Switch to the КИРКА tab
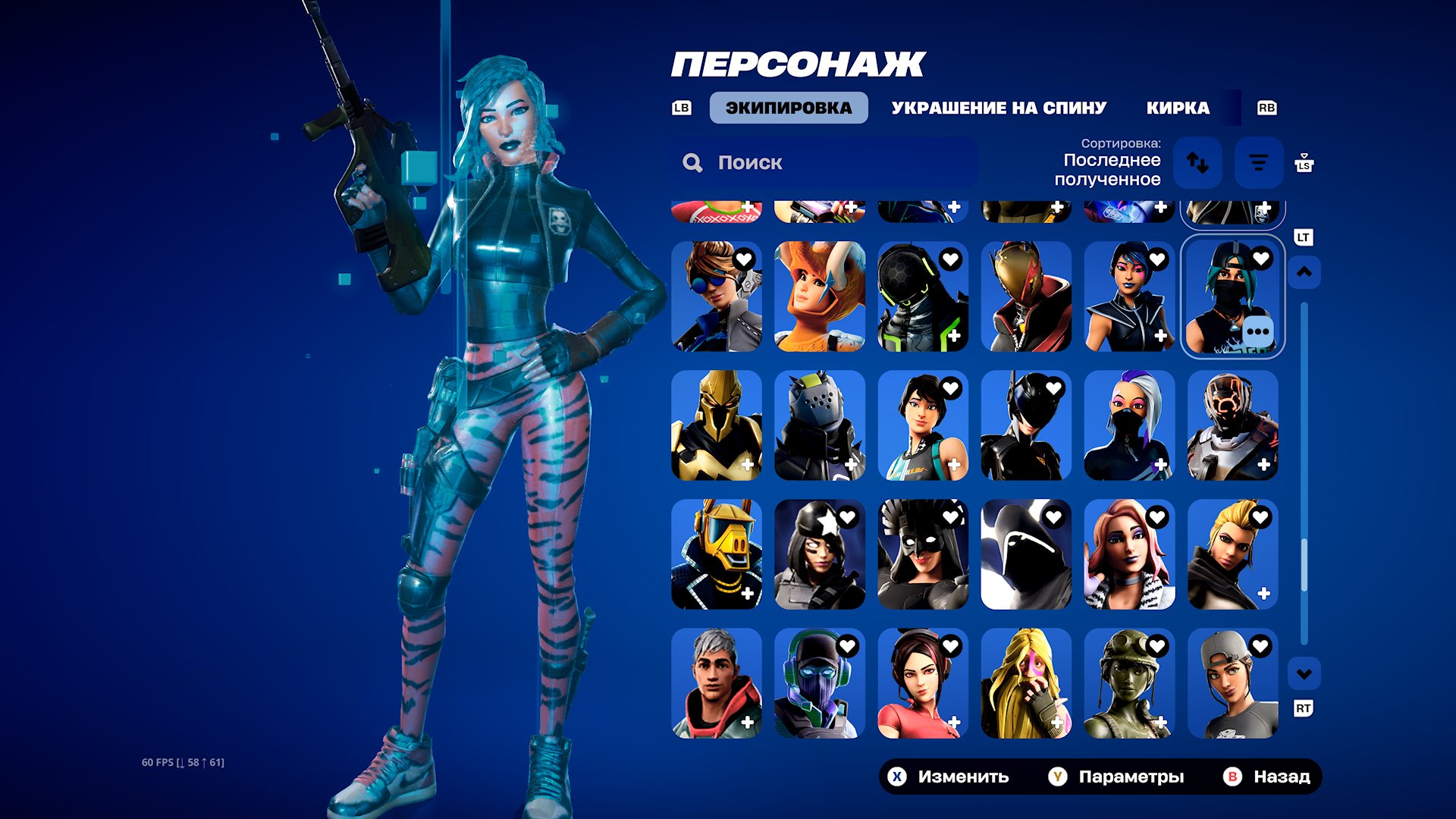The height and width of the screenshot is (819, 1456). (1178, 107)
